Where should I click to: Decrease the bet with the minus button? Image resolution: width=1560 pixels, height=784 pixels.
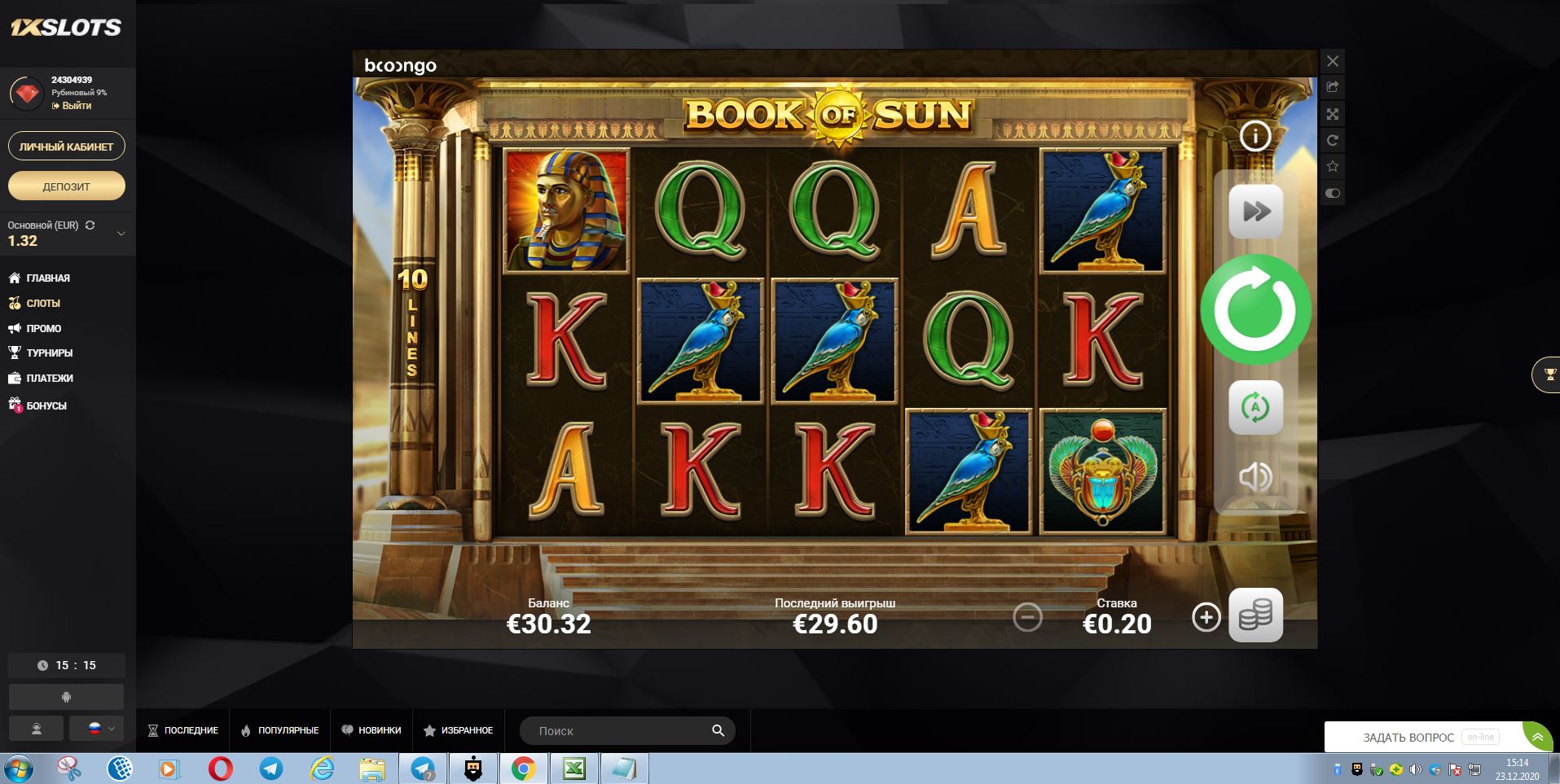tap(1027, 617)
